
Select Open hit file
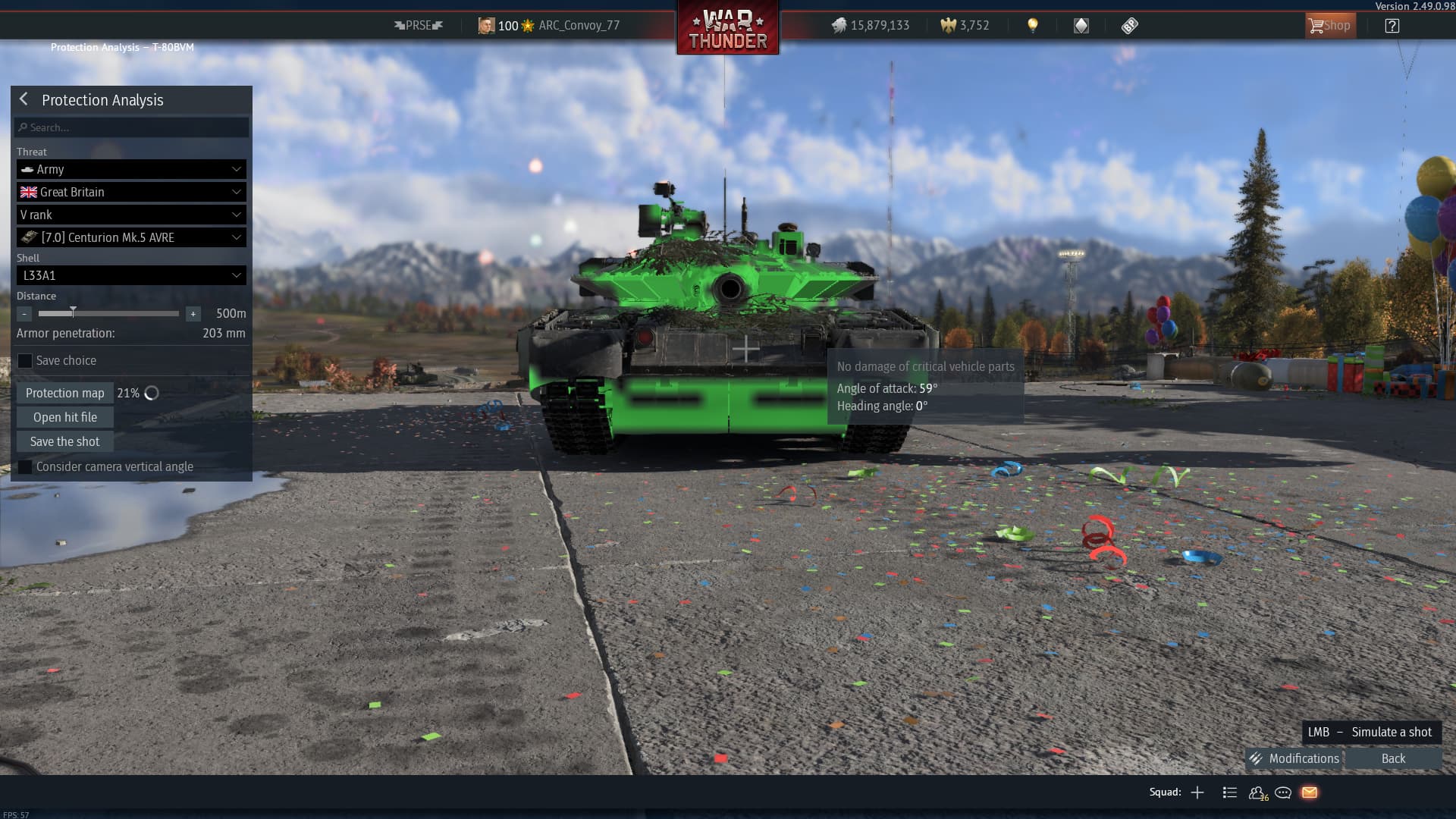(x=65, y=417)
